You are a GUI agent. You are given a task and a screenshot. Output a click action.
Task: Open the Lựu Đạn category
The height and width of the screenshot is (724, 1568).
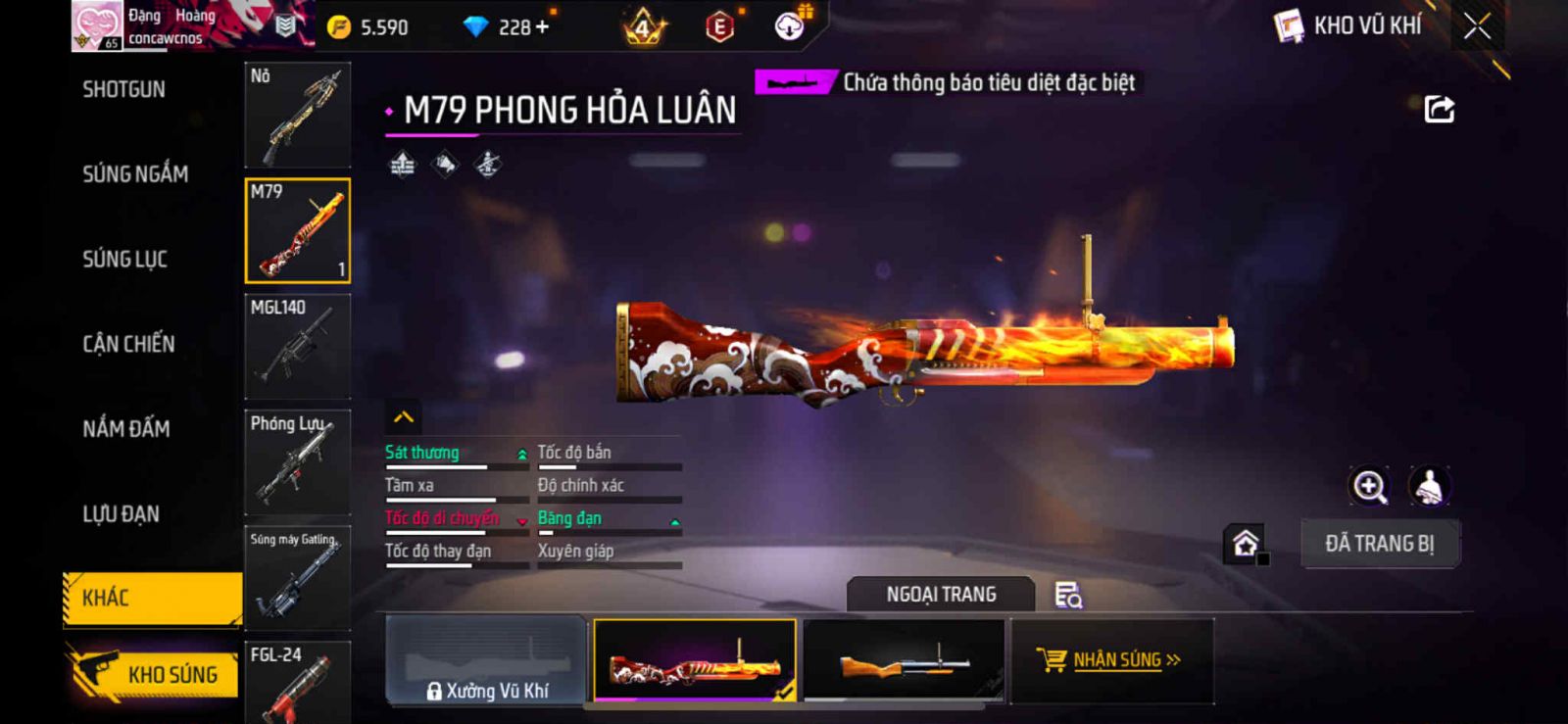(x=121, y=514)
